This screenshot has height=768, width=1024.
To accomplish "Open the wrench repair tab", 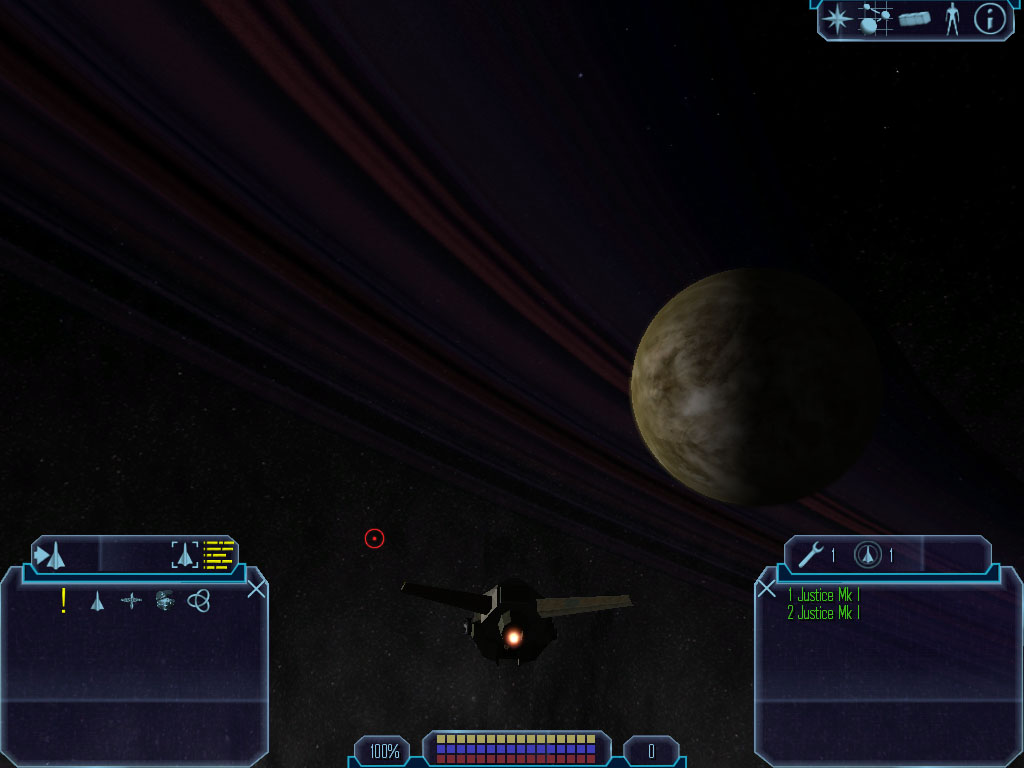I will pyautogui.click(x=810, y=555).
